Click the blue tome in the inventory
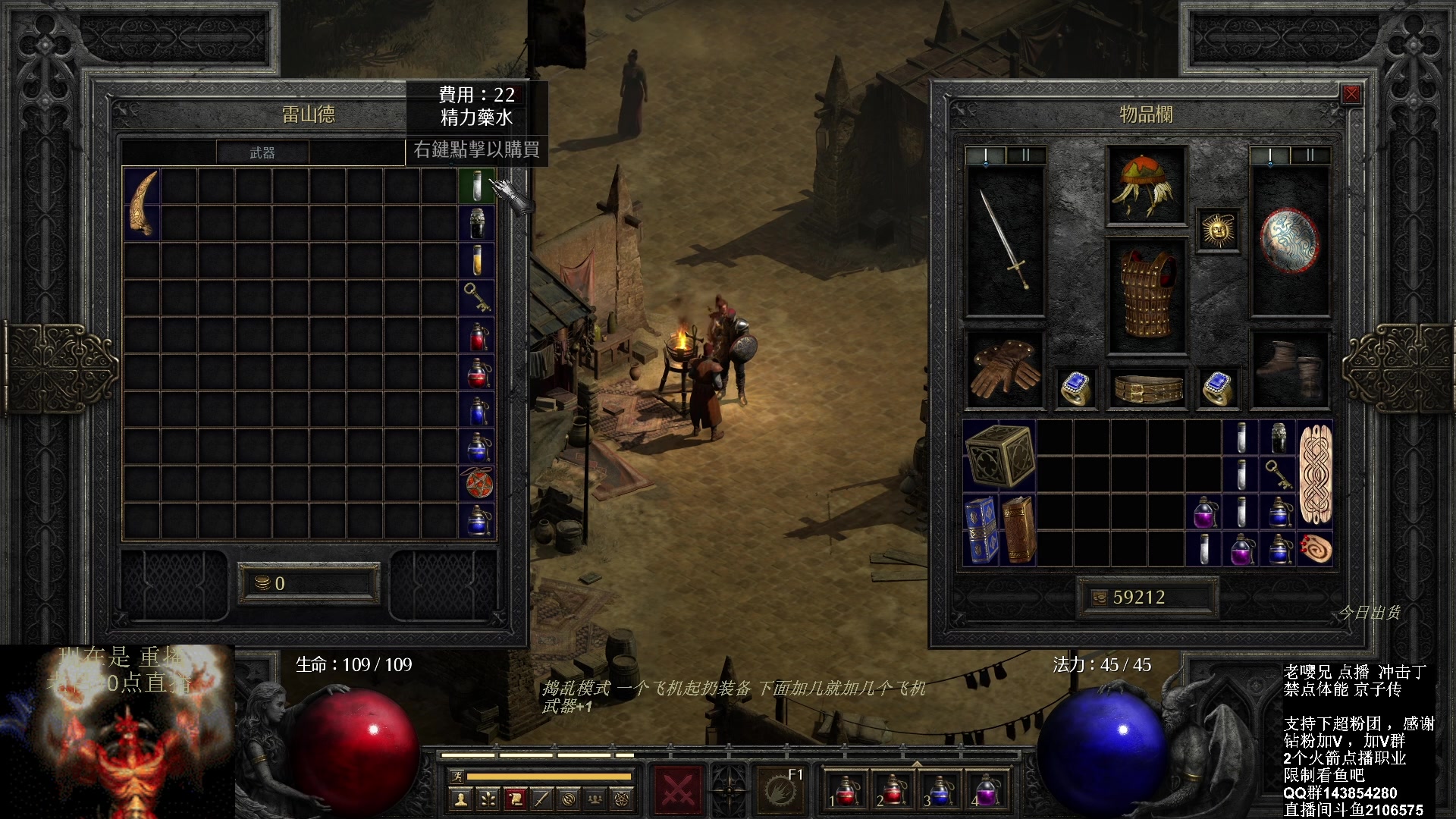Viewport: 1456px width, 819px height. coord(981,531)
